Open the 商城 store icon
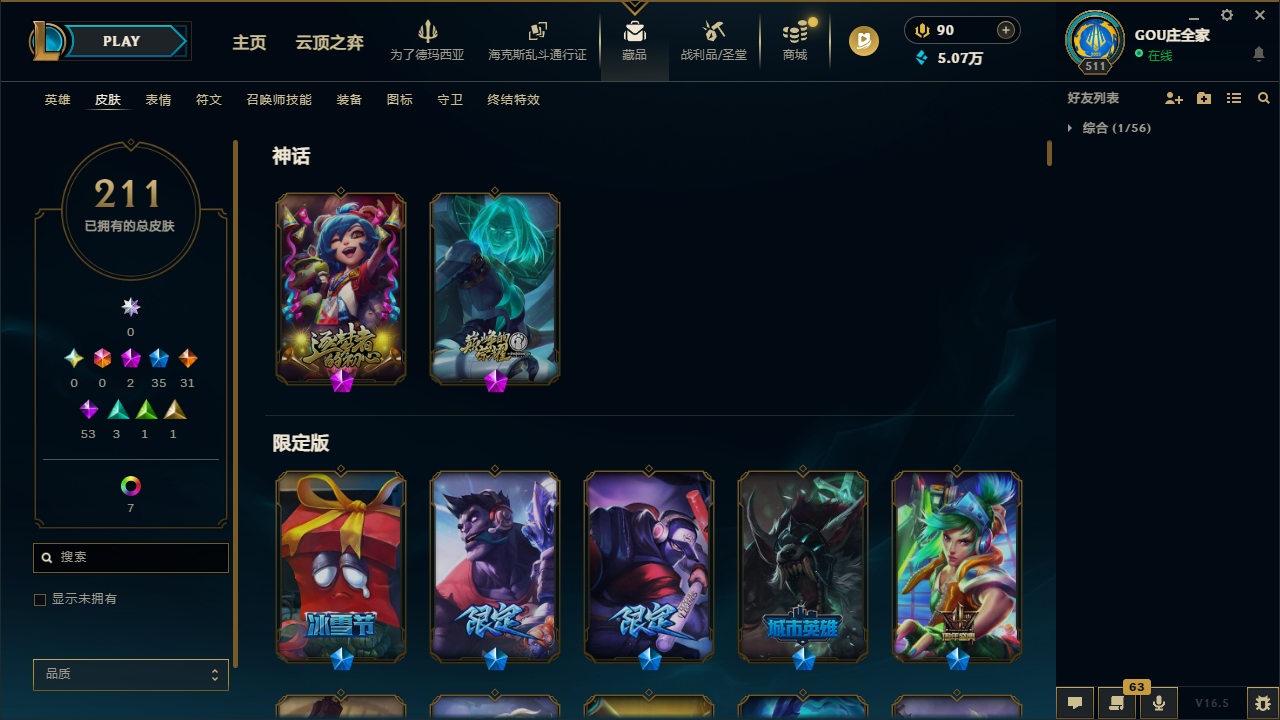 coord(794,40)
